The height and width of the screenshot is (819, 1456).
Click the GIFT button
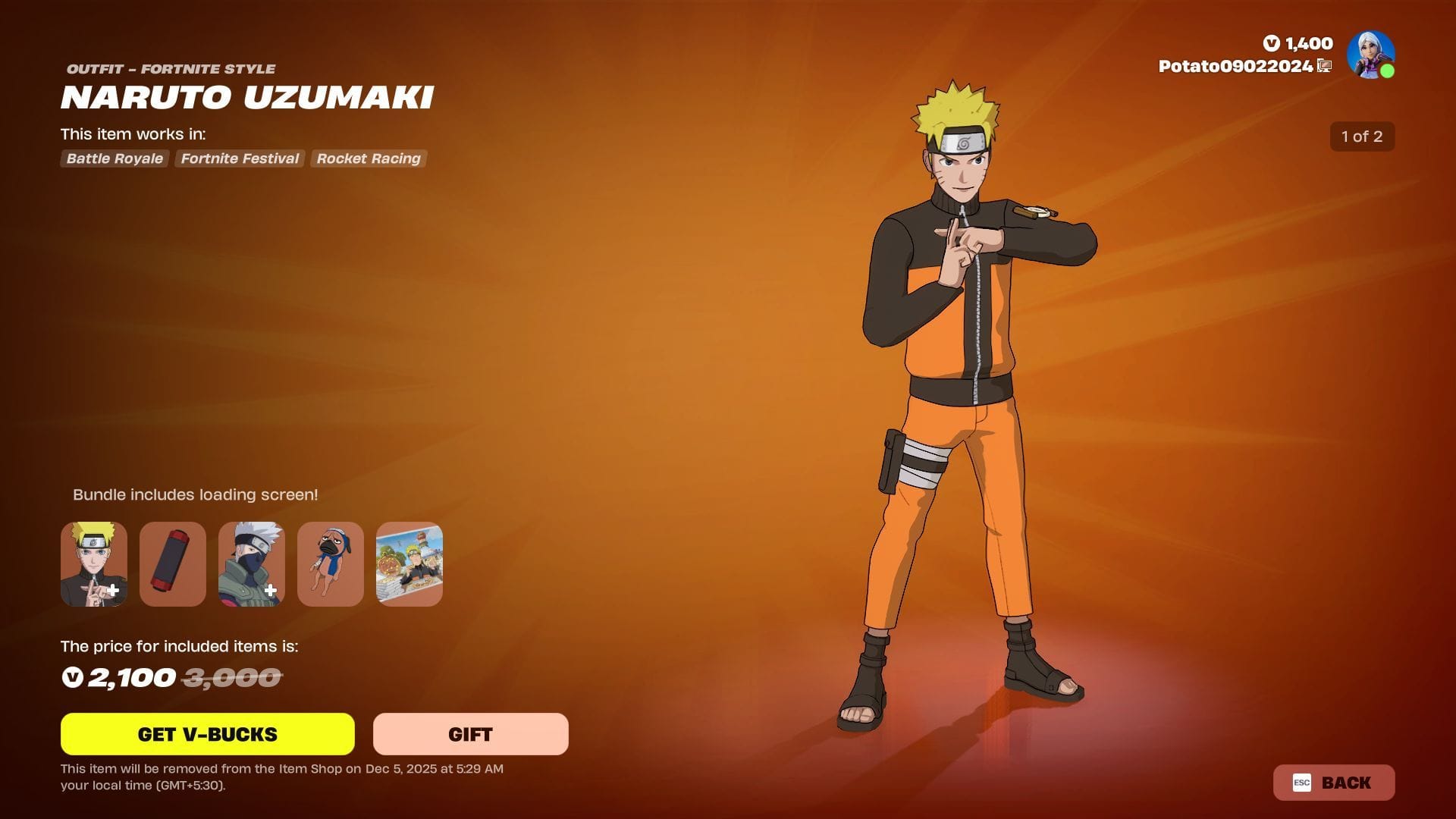click(x=469, y=733)
